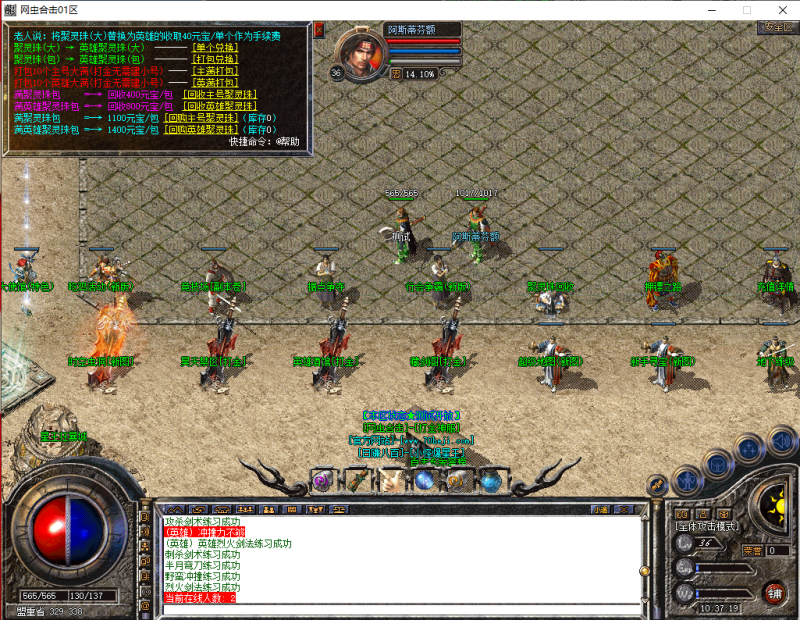Close the game window

[774, 9]
